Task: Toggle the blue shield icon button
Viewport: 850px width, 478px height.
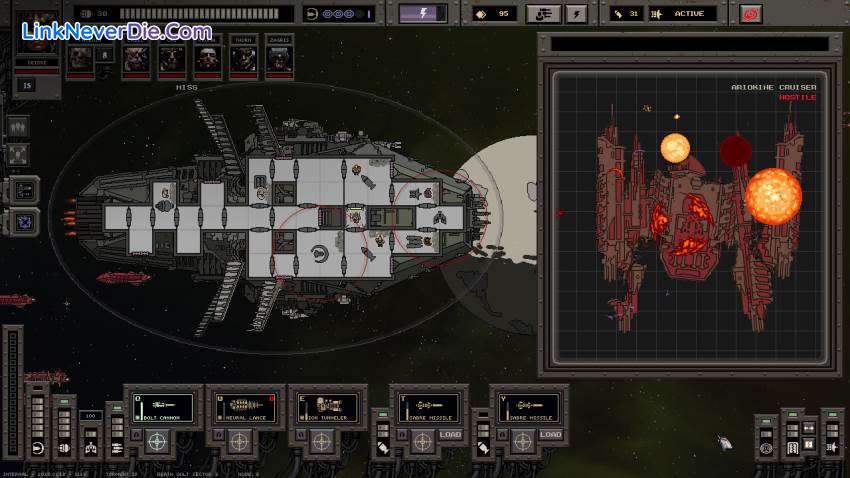Action: point(22,222)
